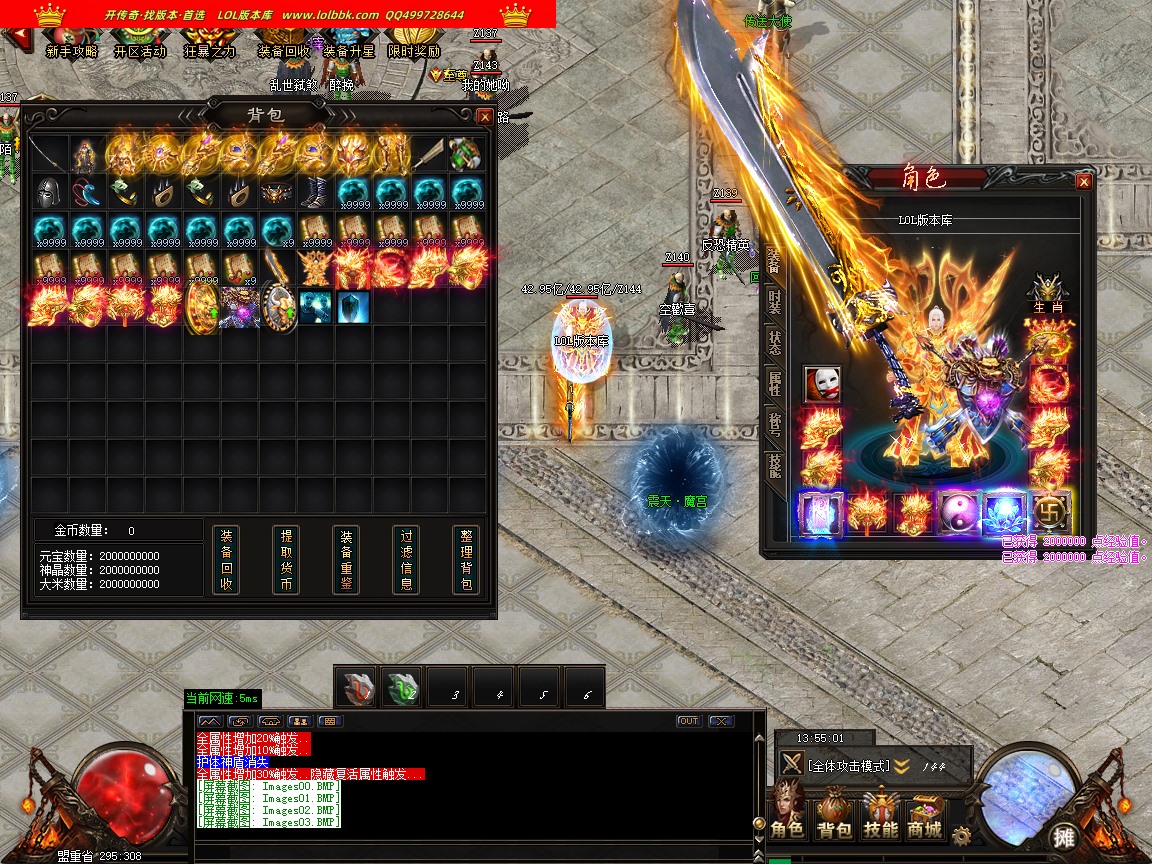
Task: Select the white mask equipment slot
Action: pyautogui.click(x=822, y=383)
